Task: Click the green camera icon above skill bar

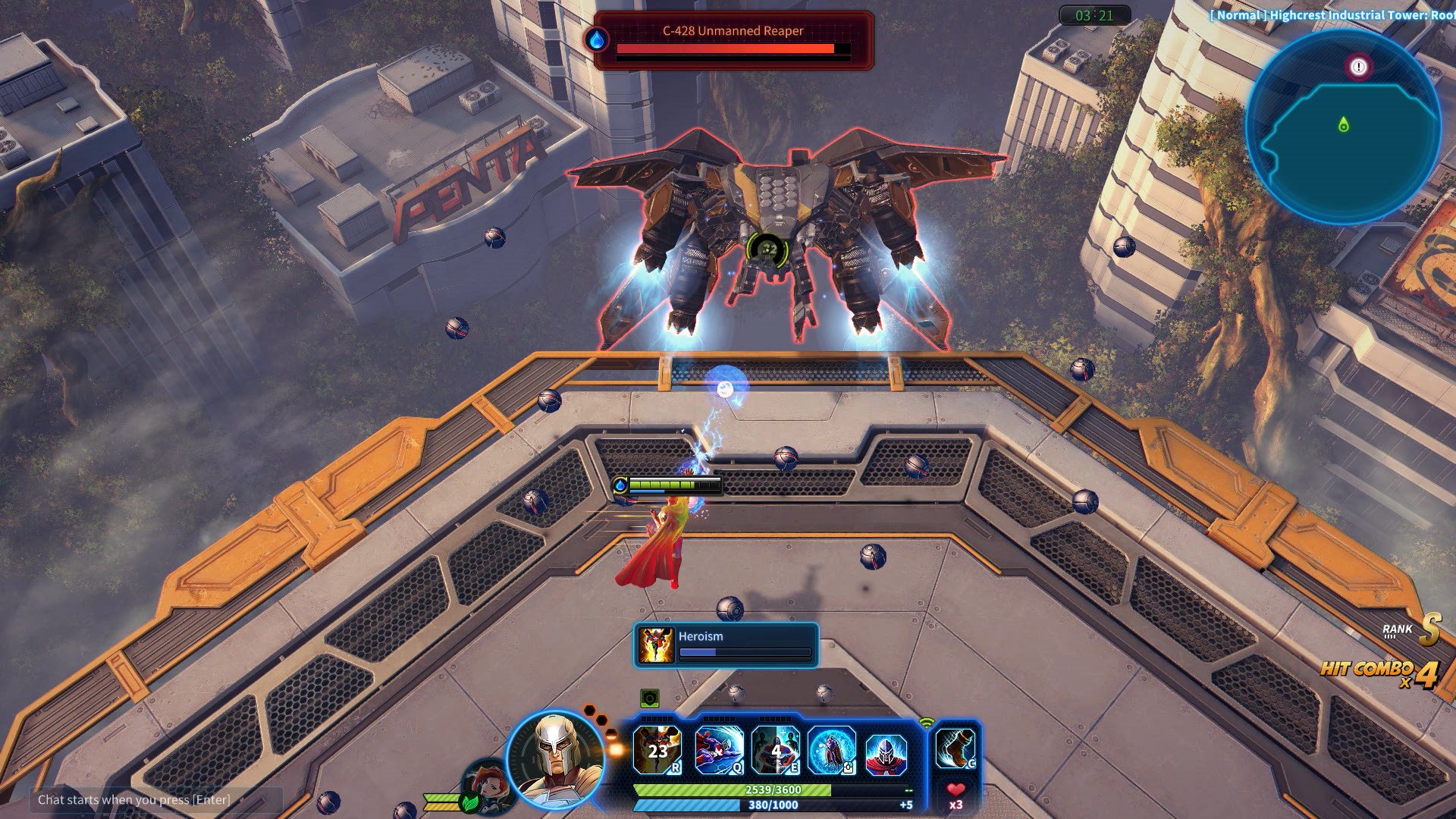Action: click(x=649, y=698)
